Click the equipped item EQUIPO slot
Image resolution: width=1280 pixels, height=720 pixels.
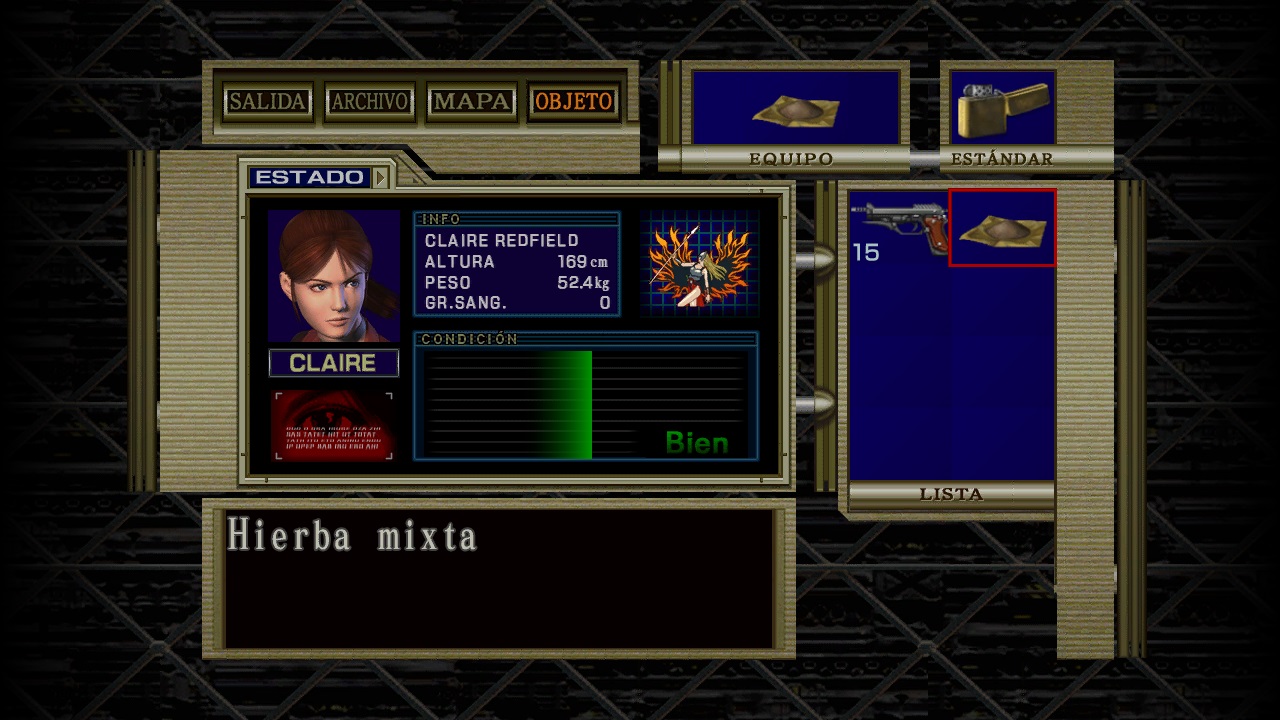[797, 108]
